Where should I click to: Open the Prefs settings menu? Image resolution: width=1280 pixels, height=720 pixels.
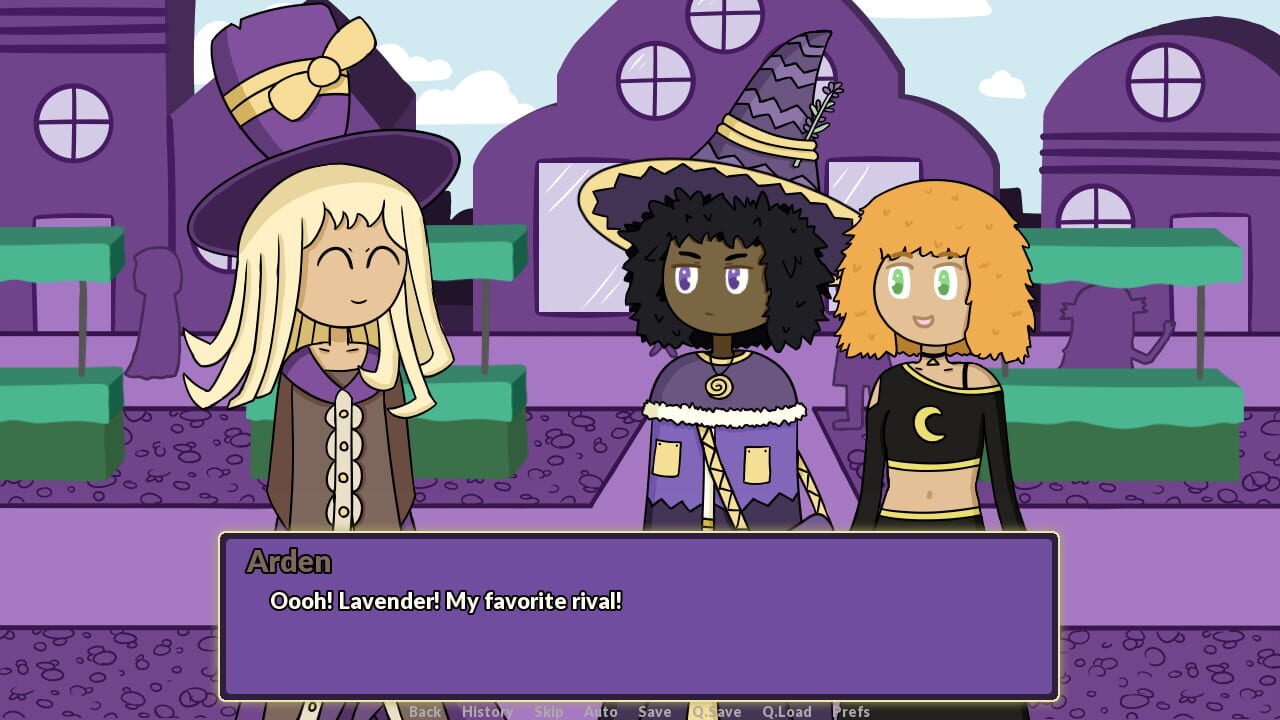(850, 712)
